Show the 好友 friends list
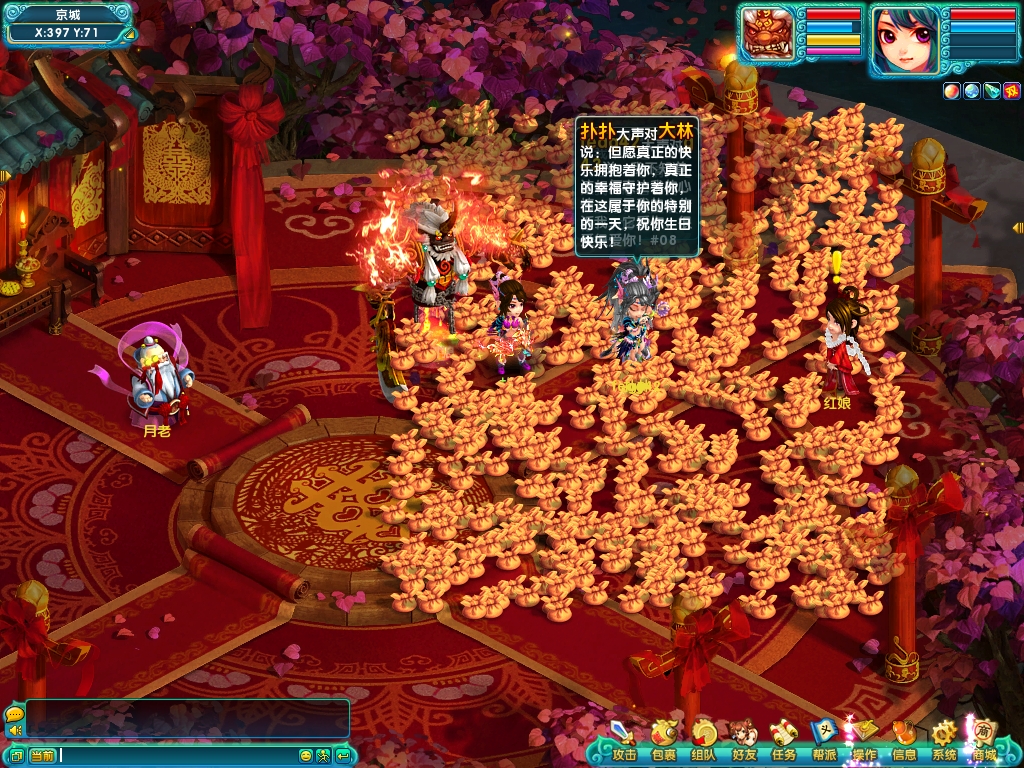 (744, 741)
